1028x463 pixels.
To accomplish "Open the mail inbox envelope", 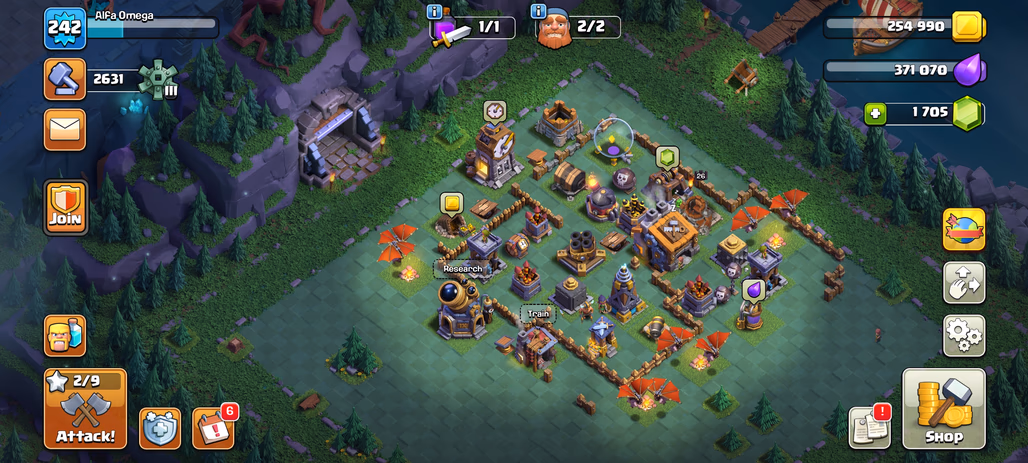I will pos(65,129).
